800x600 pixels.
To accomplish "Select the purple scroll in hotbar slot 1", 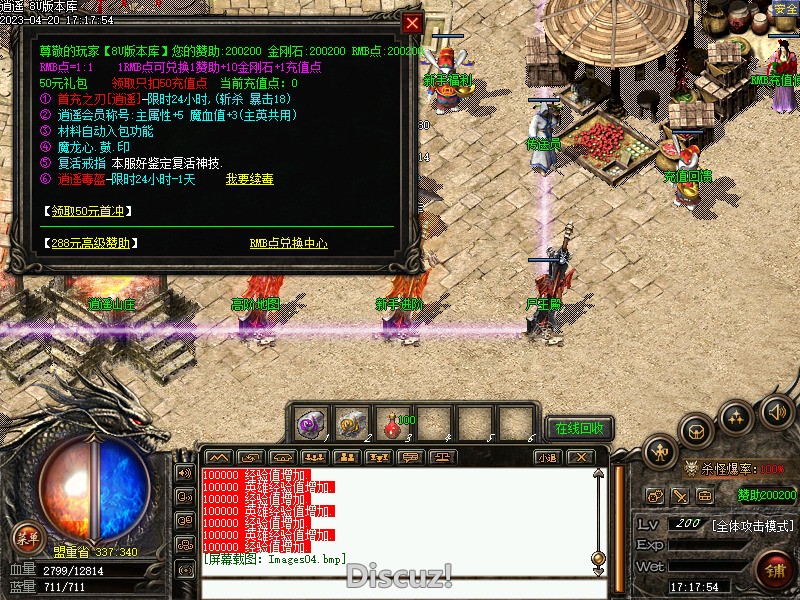I will pos(311,424).
